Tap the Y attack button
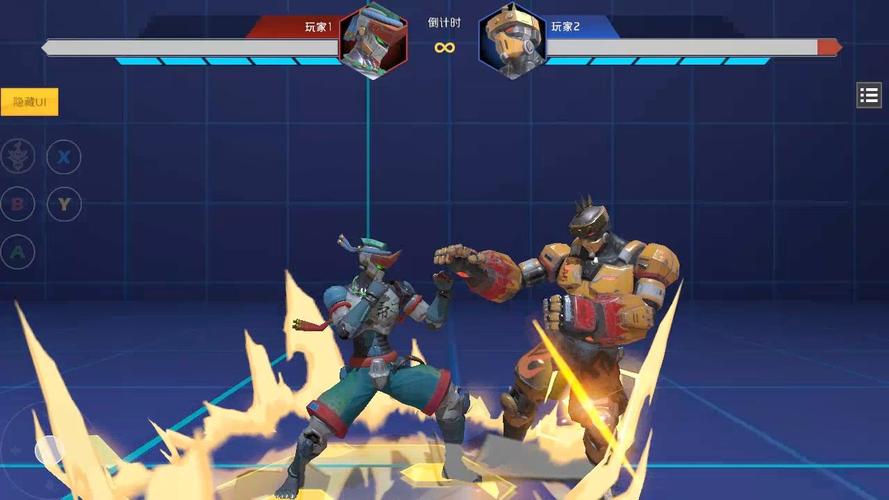Image resolution: width=889 pixels, height=500 pixels. [64, 204]
